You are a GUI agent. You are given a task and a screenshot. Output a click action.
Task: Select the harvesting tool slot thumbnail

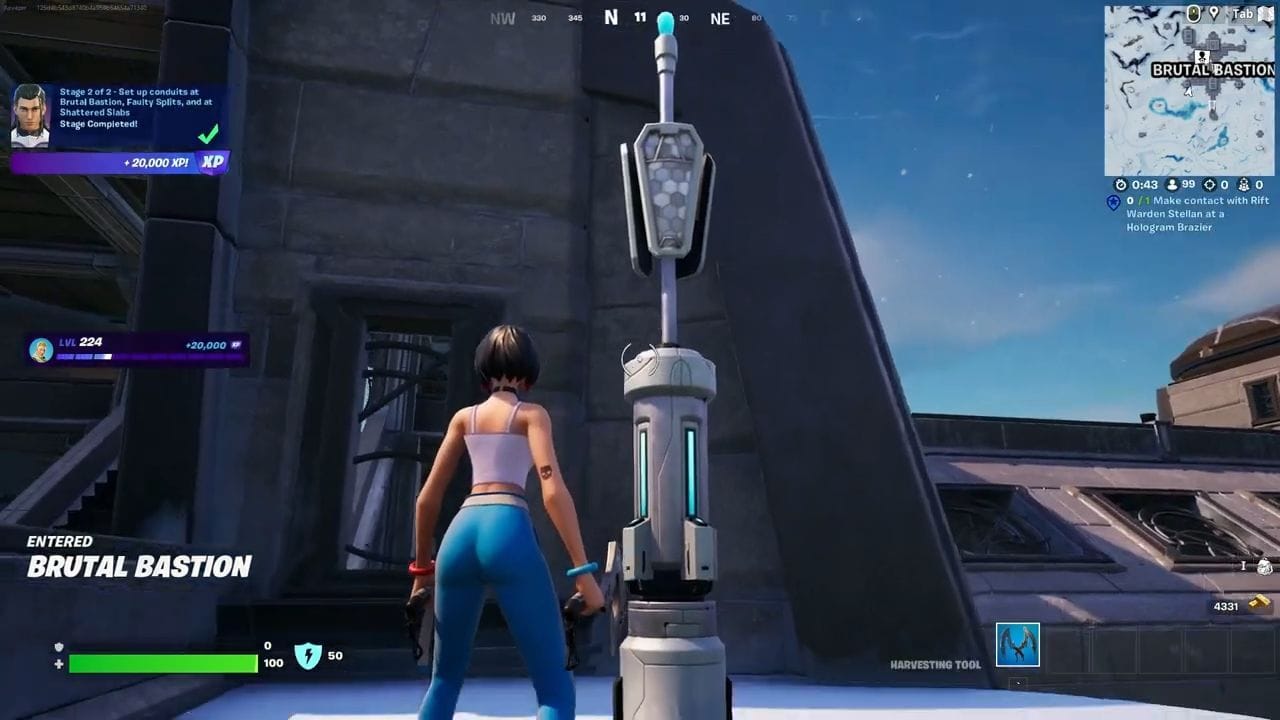1017,645
